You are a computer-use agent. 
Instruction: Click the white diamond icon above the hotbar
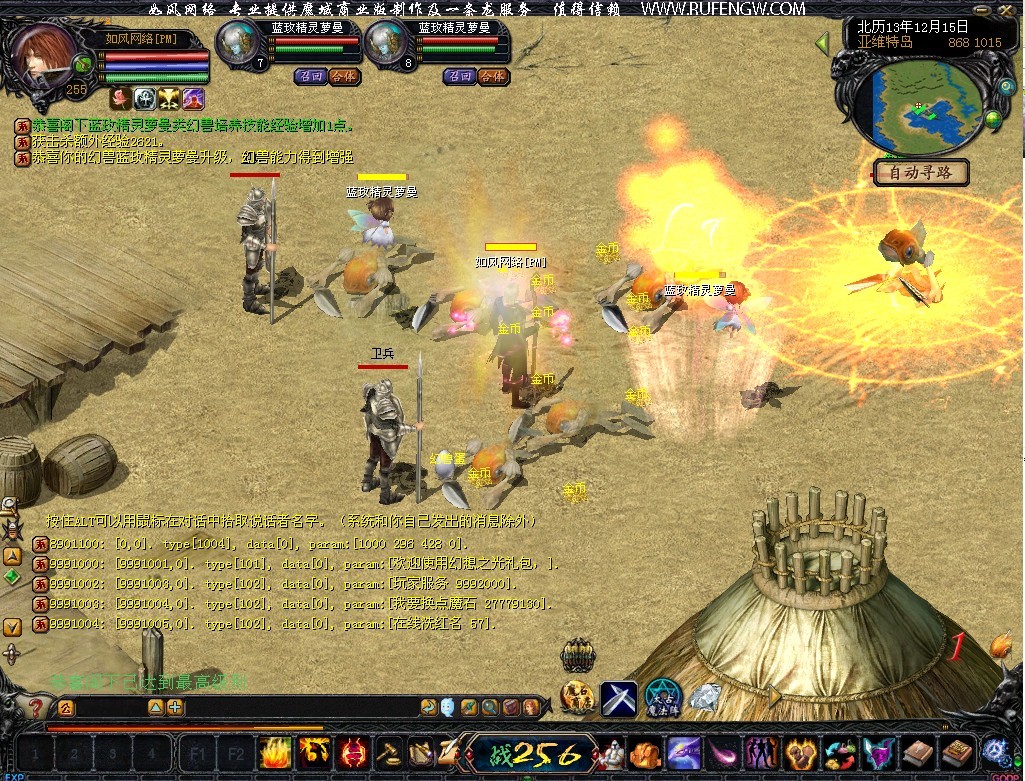pyautogui.click(x=706, y=697)
